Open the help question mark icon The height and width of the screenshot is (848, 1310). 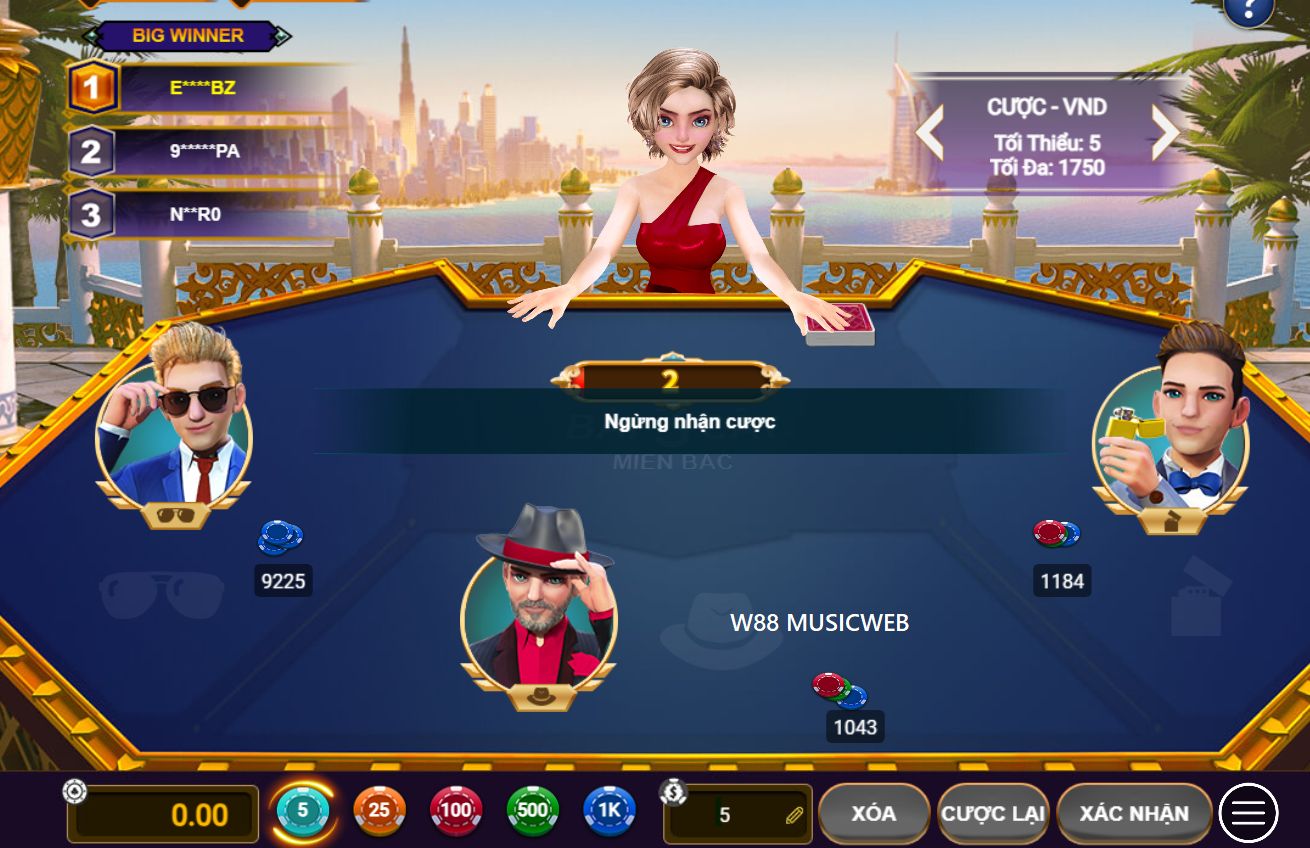point(1246,13)
